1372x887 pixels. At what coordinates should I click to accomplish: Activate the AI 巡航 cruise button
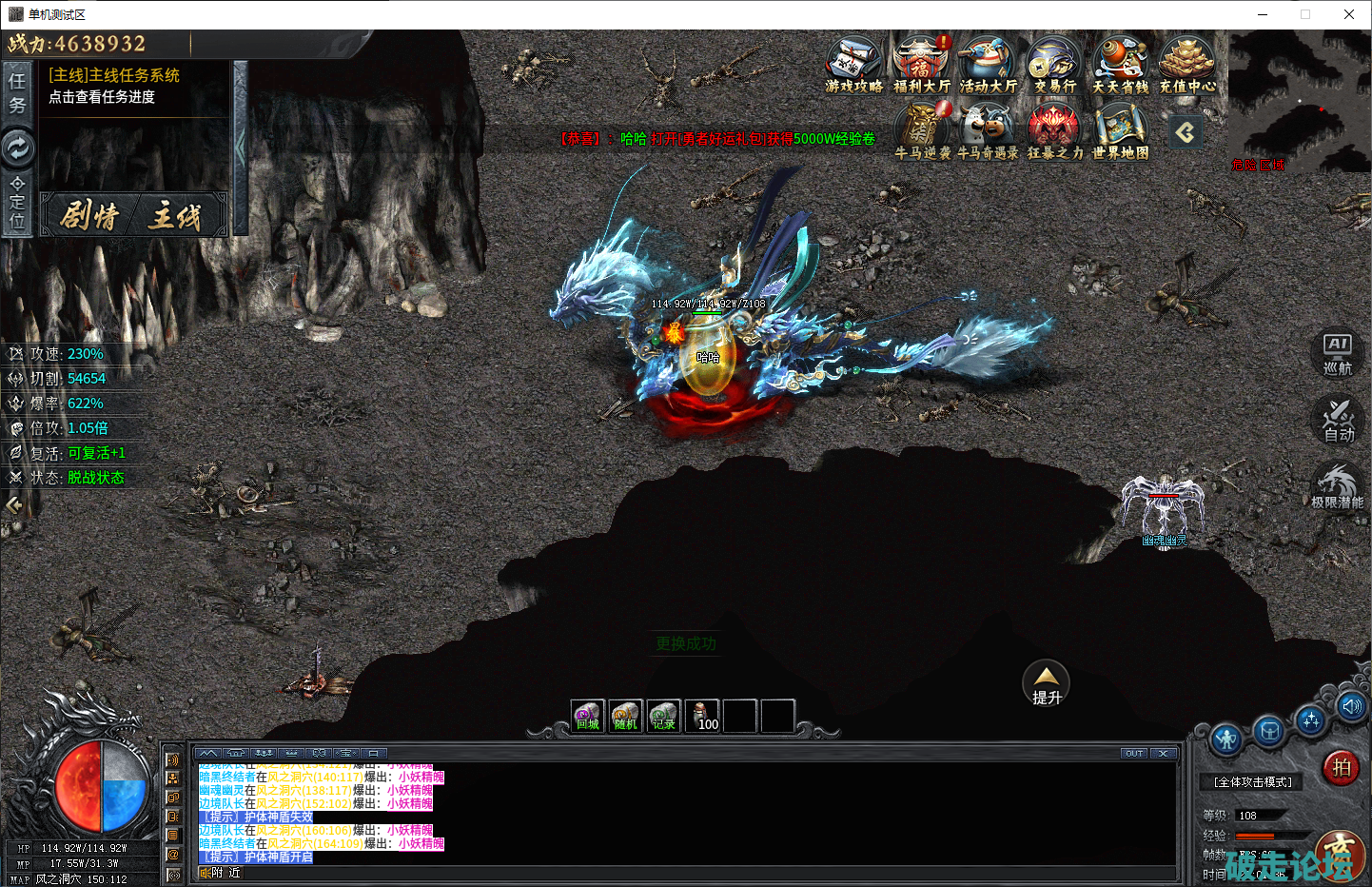tap(1338, 354)
